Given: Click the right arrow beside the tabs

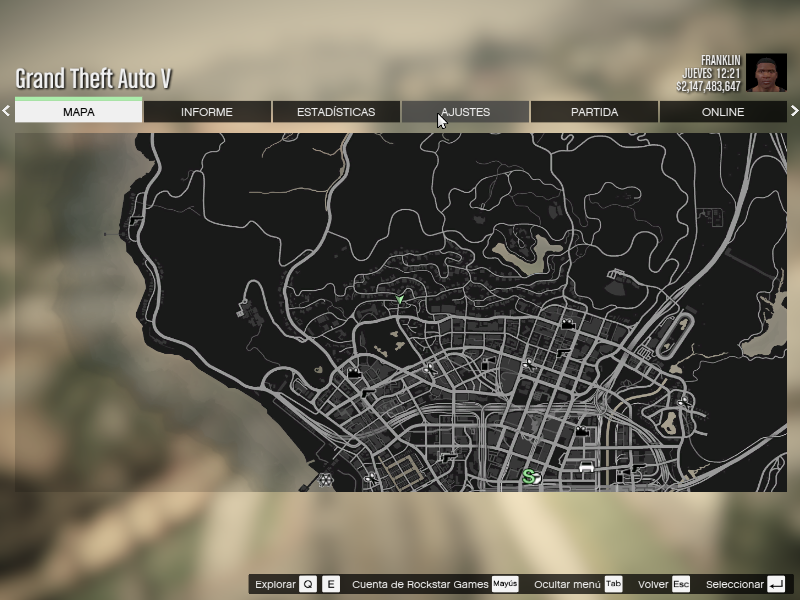Looking at the screenshot, I should [794, 111].
